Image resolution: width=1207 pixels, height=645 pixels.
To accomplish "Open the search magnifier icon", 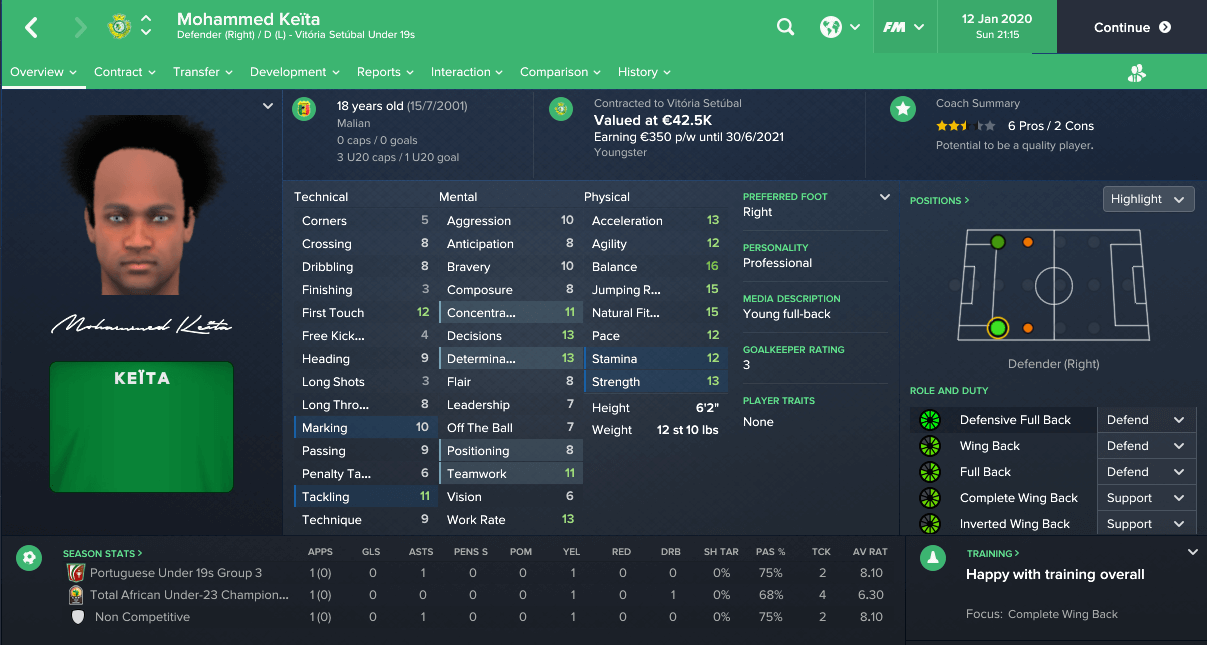I will (786, 28).
